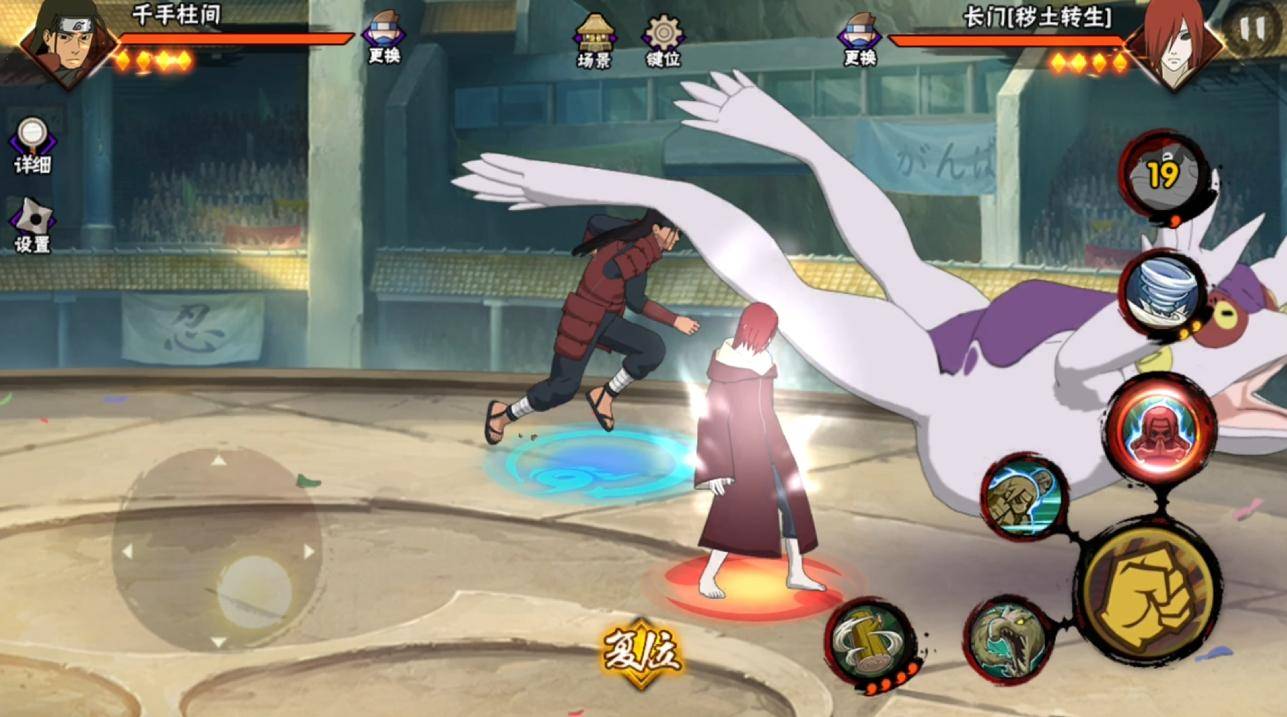Hit the golden fist basic attack
The height and width of the screenshot is (717, 1287).
1147,591
